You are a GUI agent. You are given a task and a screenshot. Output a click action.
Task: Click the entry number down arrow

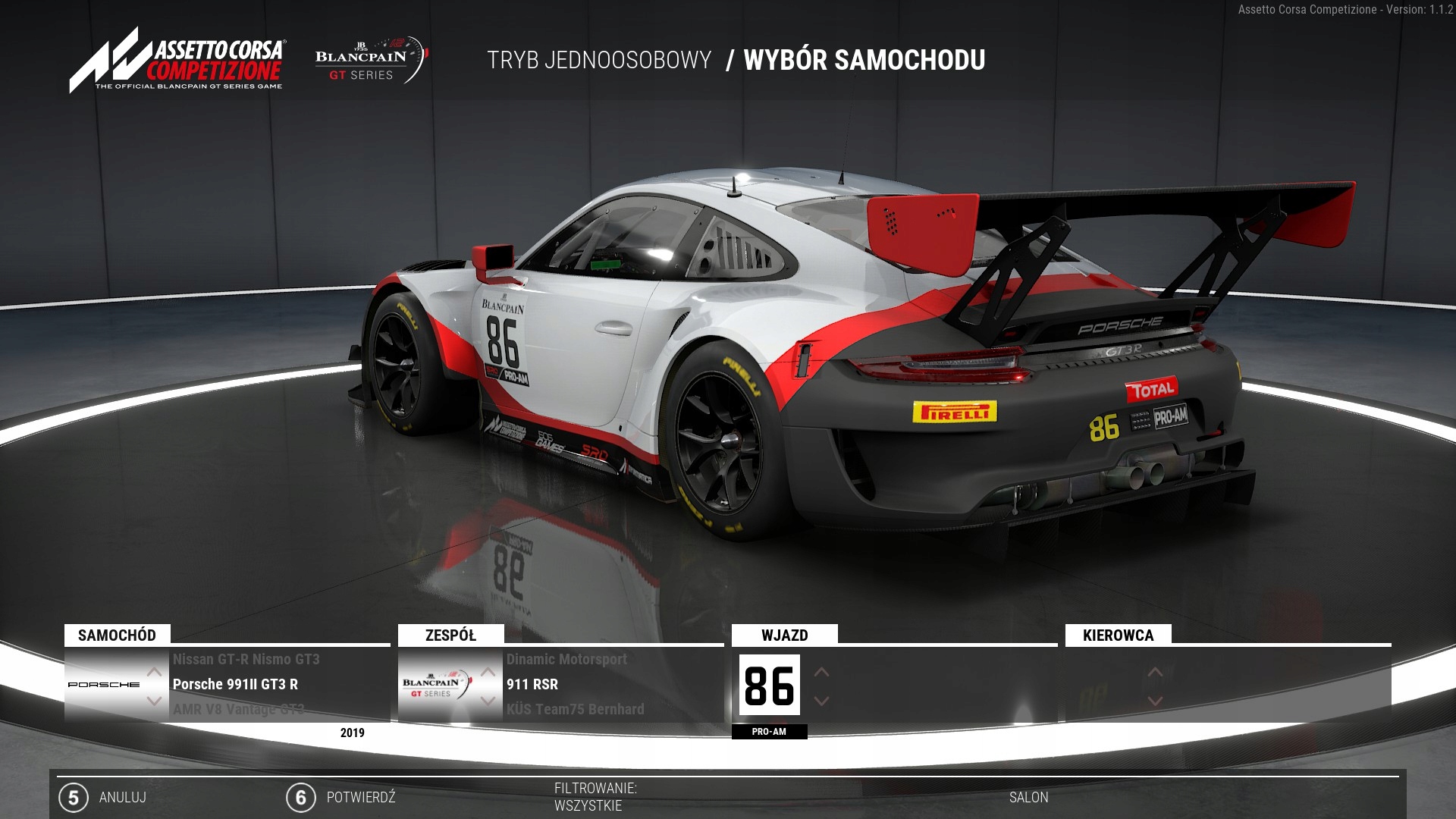821,701
